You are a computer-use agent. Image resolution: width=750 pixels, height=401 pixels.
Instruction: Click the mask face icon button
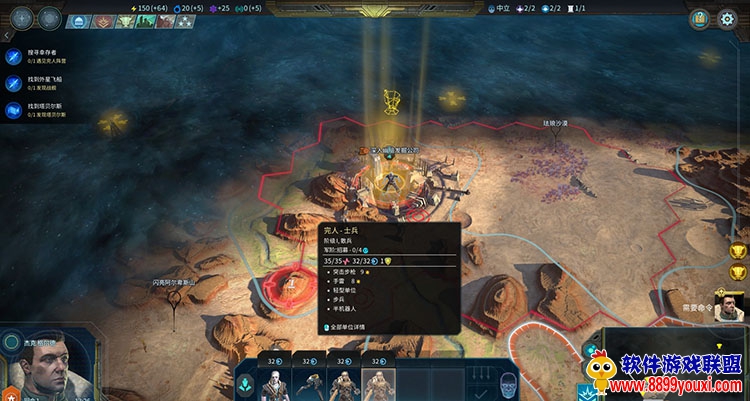point(508,385)
